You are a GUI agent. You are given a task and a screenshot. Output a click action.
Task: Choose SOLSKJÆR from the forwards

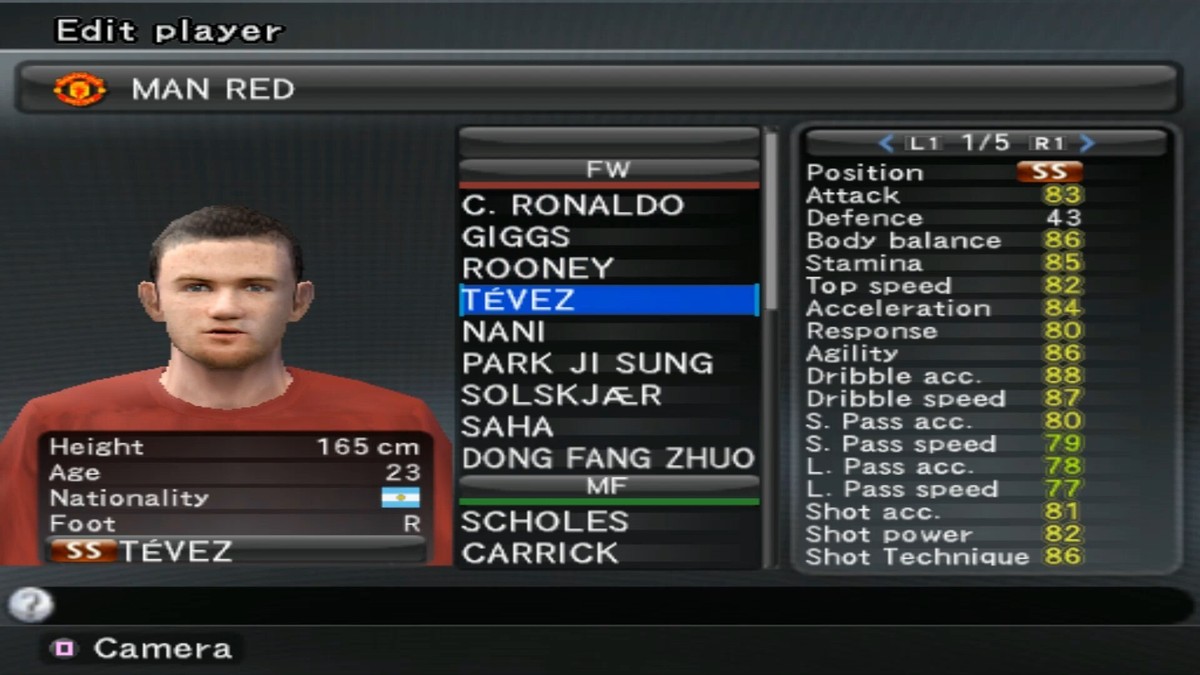561,395
